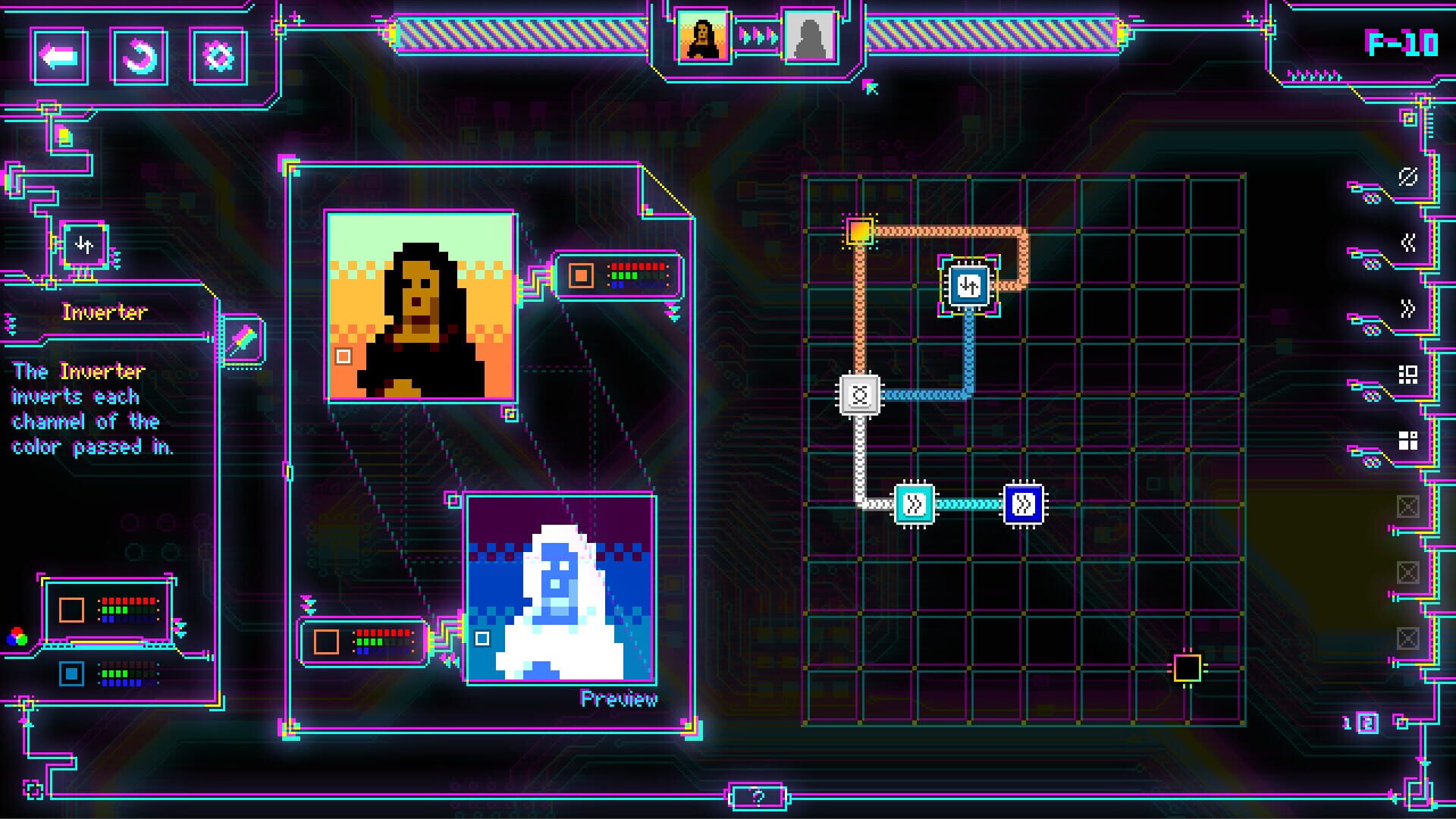Click the white inverter chip on the grid
This screenshot has height=819, width=1456.
click(858, 394)
